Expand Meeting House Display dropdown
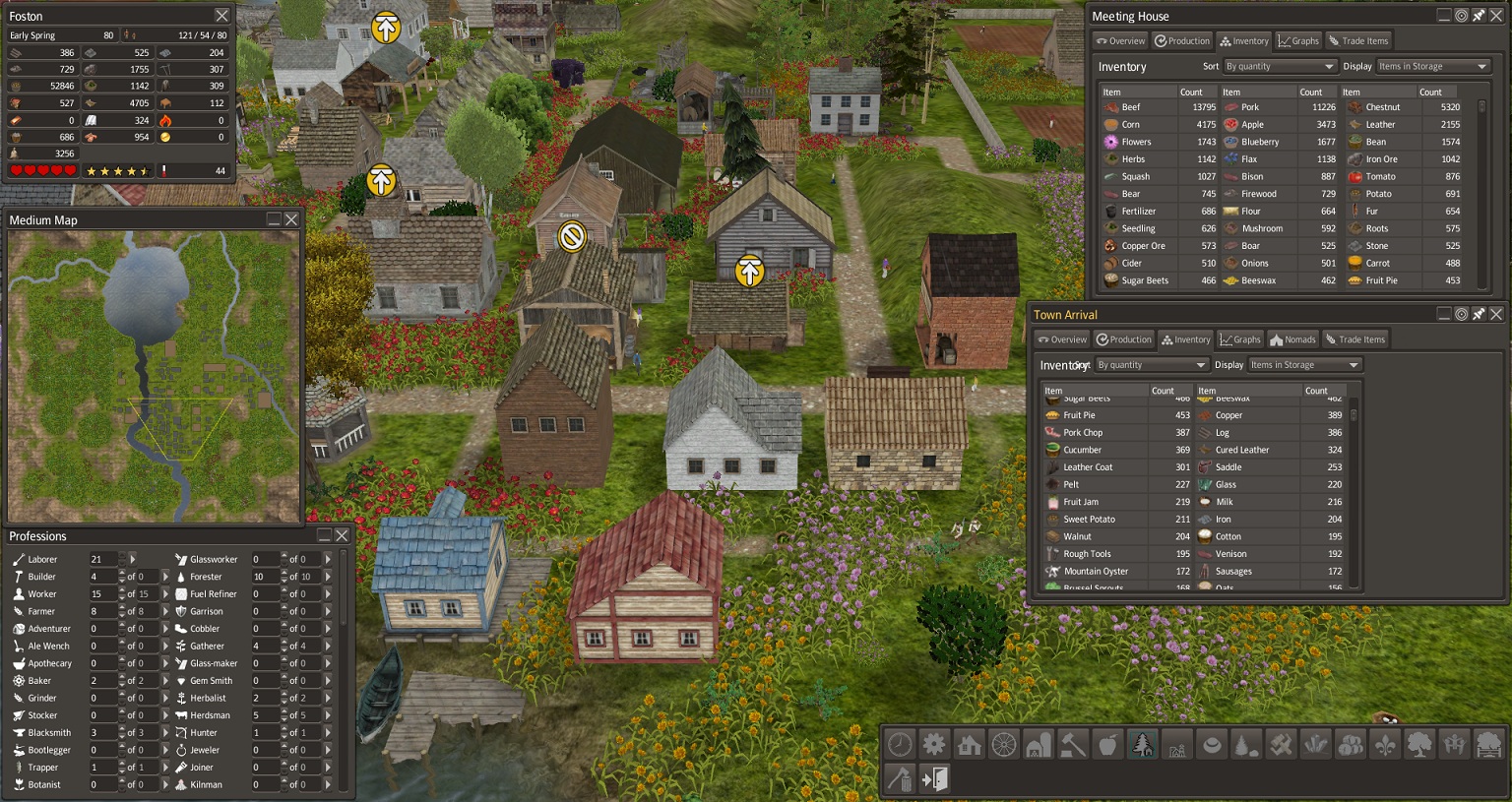The image size is (1512, 802). click(1432, 67)
